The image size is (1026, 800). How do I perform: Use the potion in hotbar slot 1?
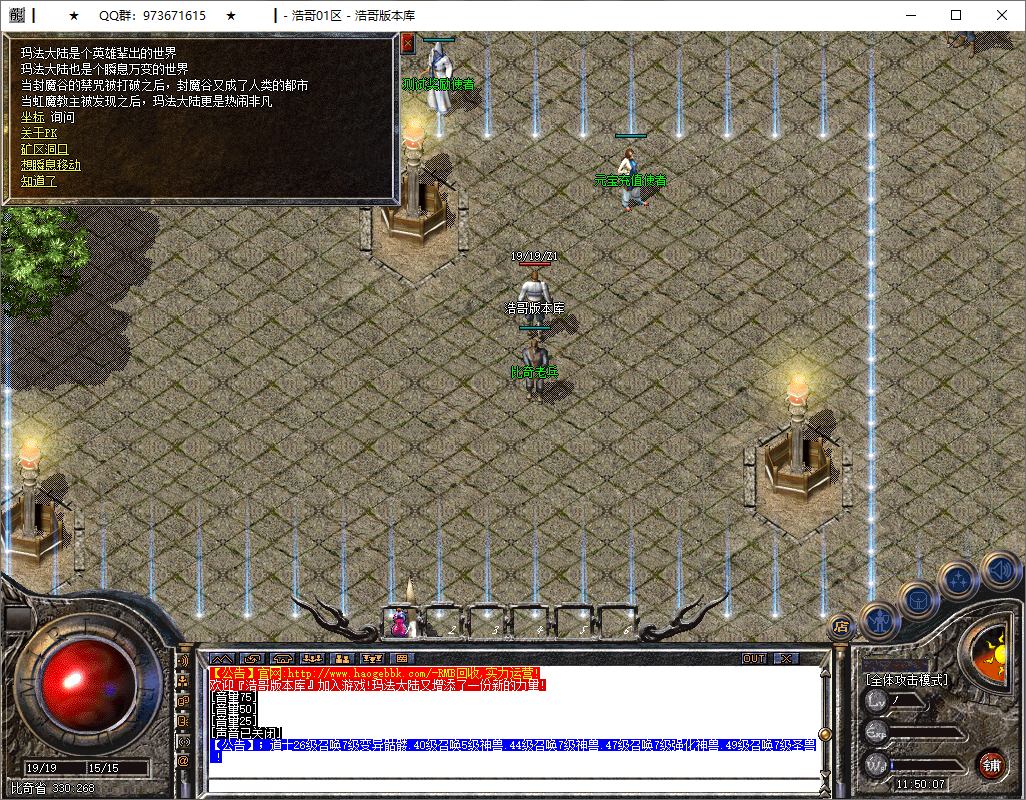click(399, 621)
